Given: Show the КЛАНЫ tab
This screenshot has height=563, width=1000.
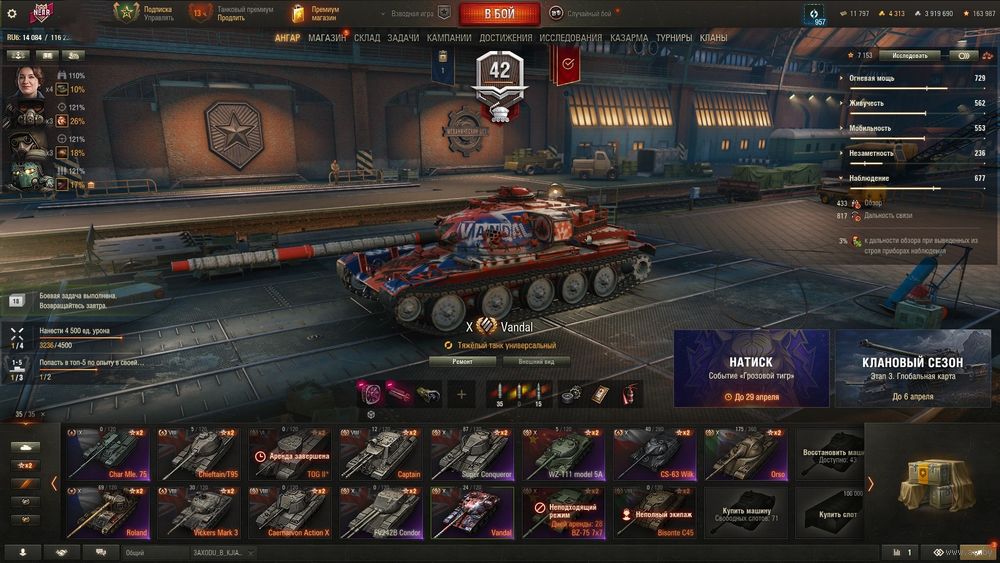Looking at the screenshot, I should coord(714,38).
